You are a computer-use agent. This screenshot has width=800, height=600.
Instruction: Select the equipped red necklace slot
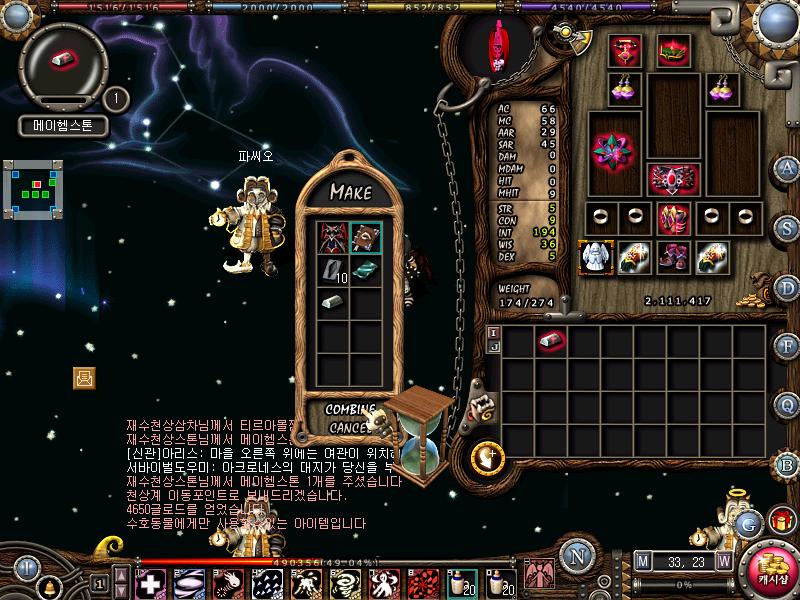pos(626,50)
